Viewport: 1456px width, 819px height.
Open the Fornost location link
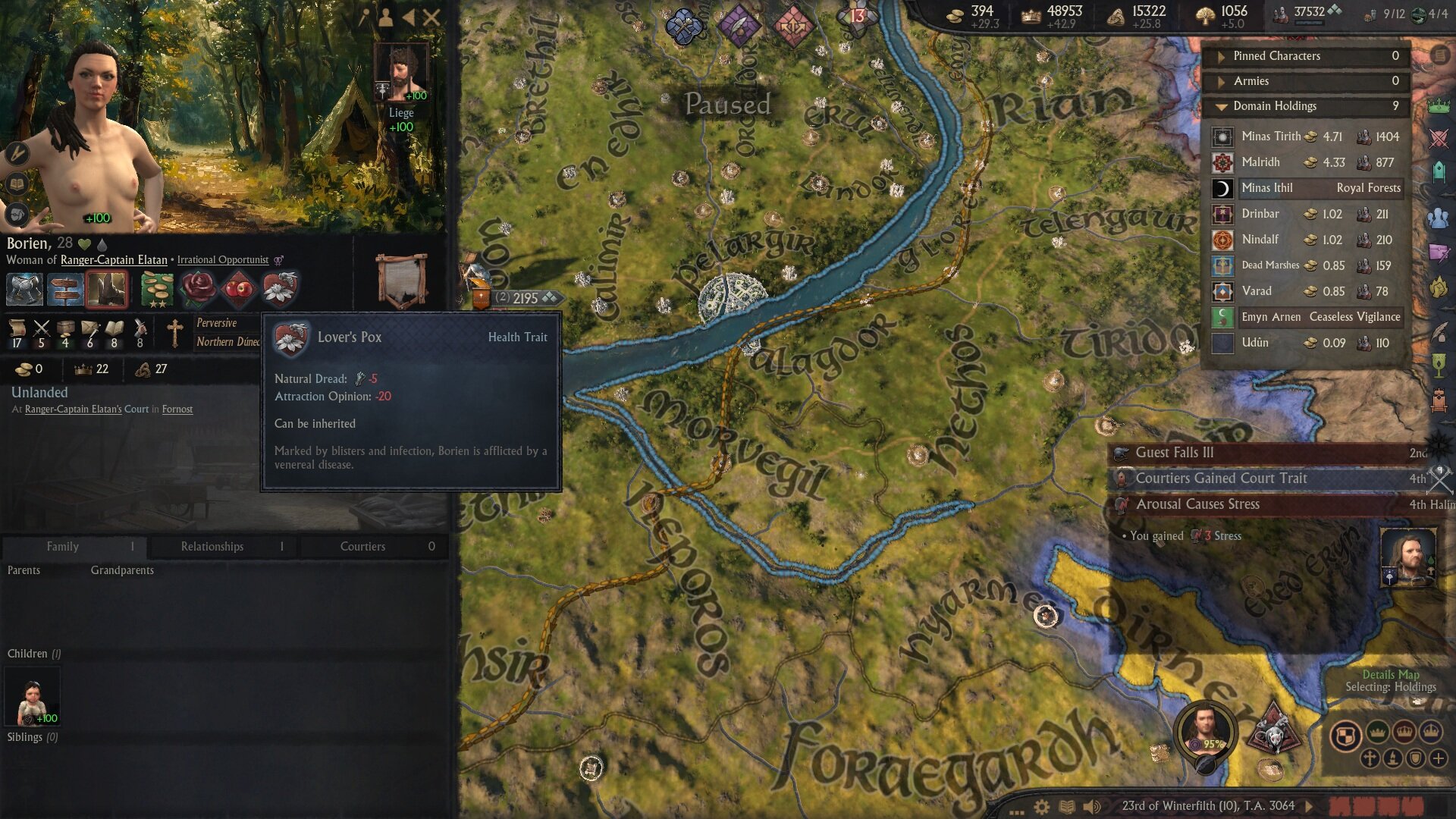coord(177,409)
